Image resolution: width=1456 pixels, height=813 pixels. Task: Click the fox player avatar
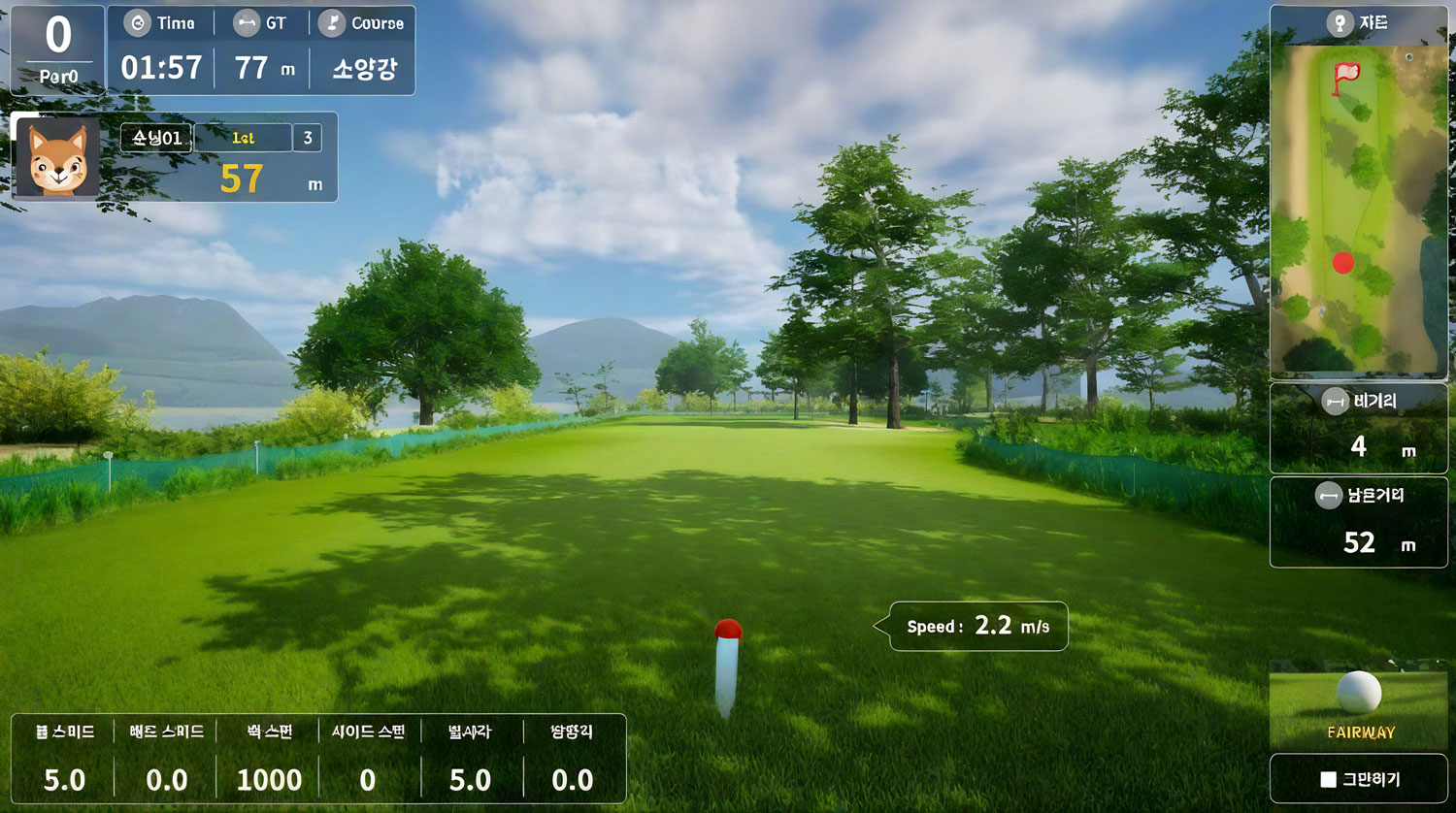tap(58, 159)
